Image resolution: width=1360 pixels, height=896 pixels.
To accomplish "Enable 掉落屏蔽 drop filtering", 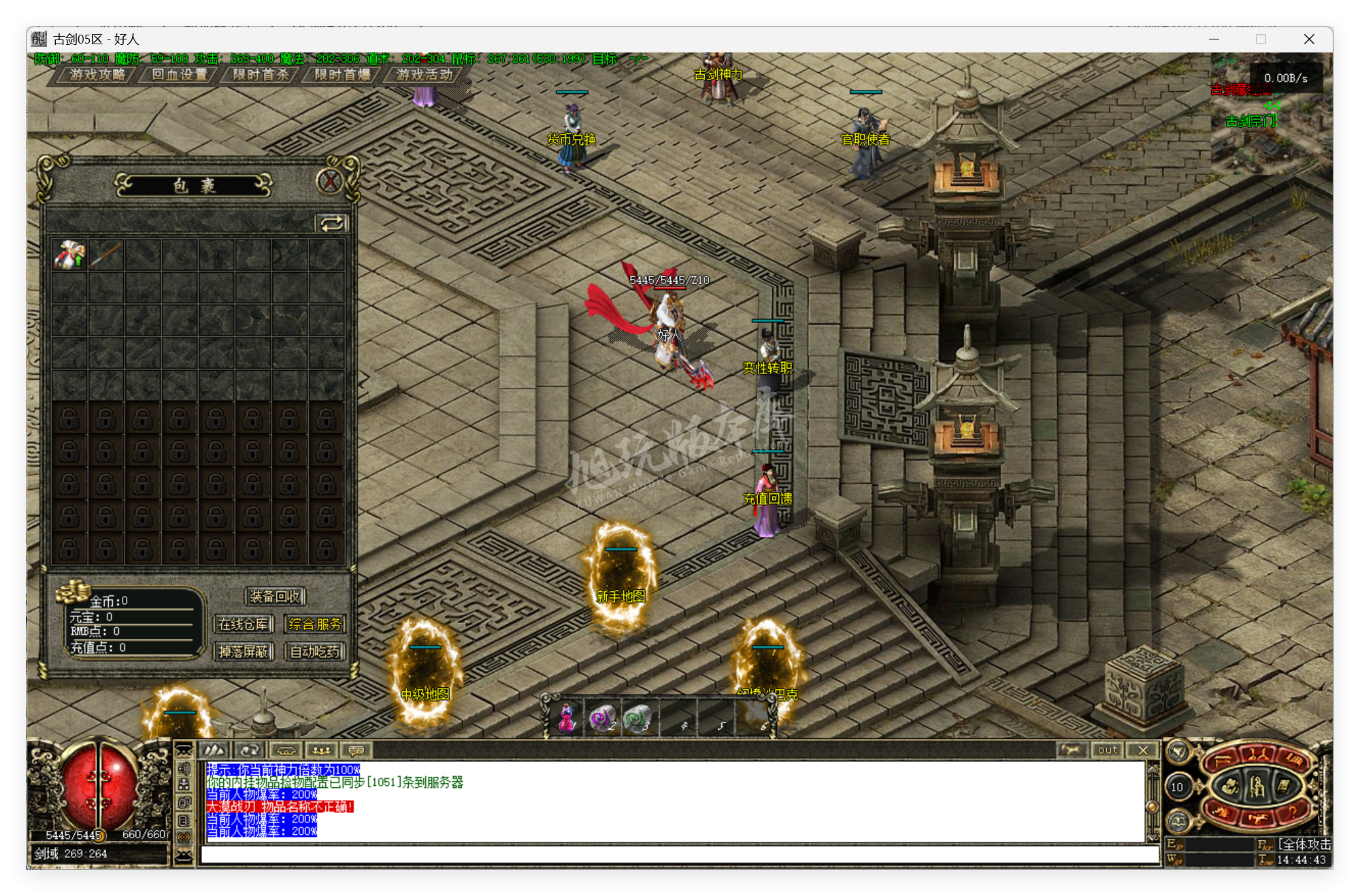I will (x=243, y=652).
